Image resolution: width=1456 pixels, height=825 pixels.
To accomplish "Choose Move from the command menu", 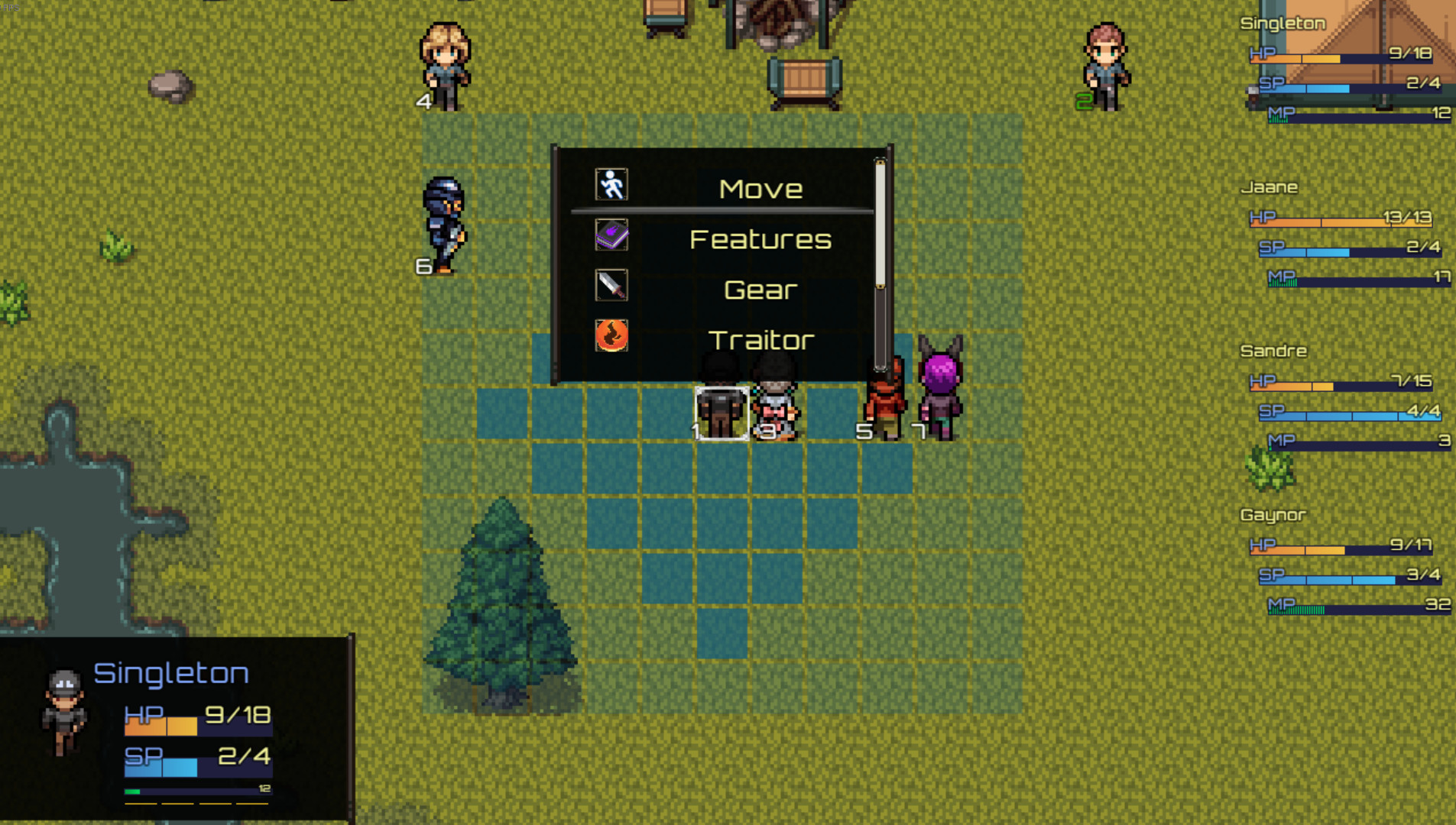I will click(760, 187).
